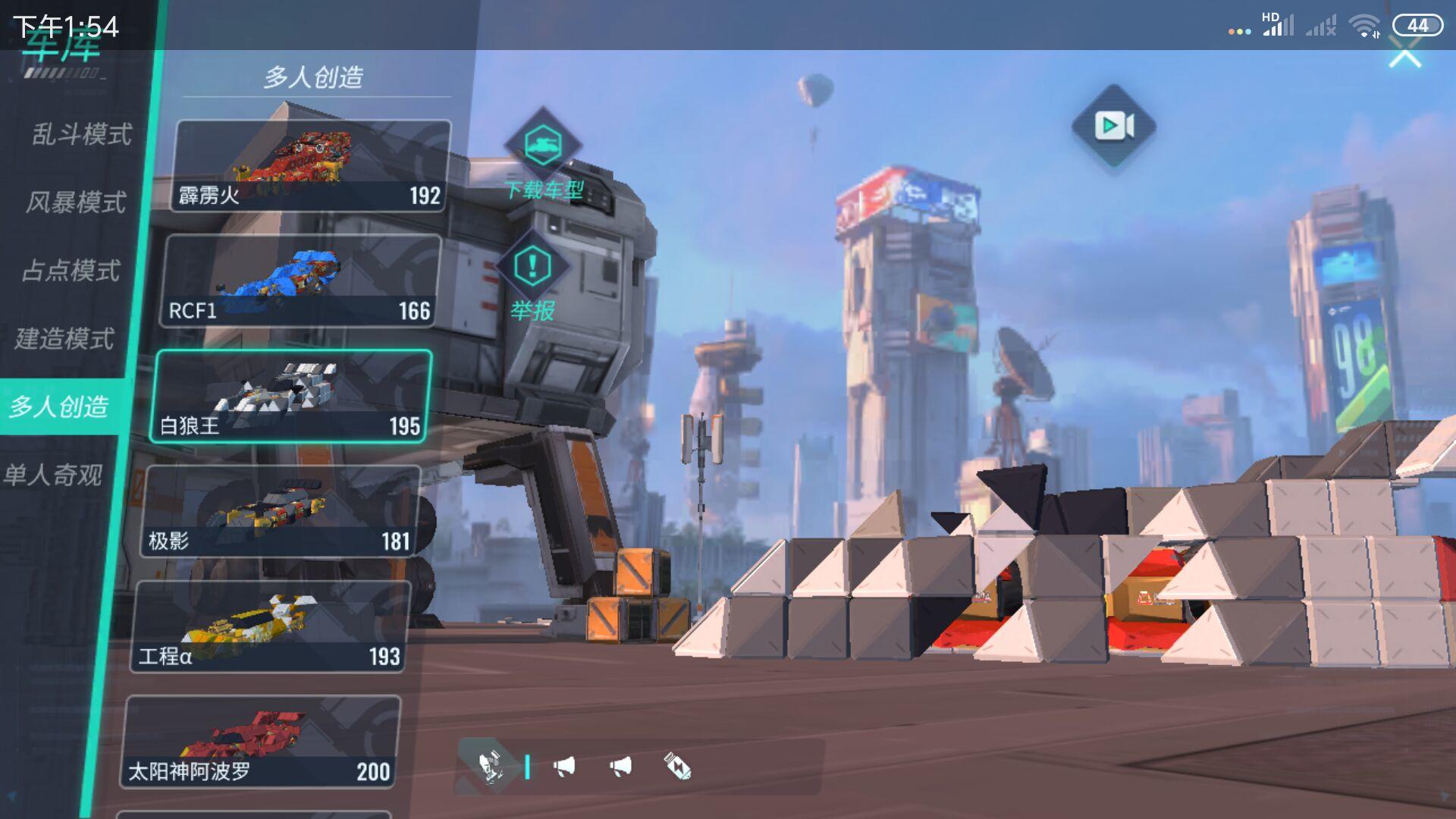Screen dimensions: 1456x819
Task: Select the 霹雳火 vehicle card
Action: pyautogui.click(x=309, y=165)
